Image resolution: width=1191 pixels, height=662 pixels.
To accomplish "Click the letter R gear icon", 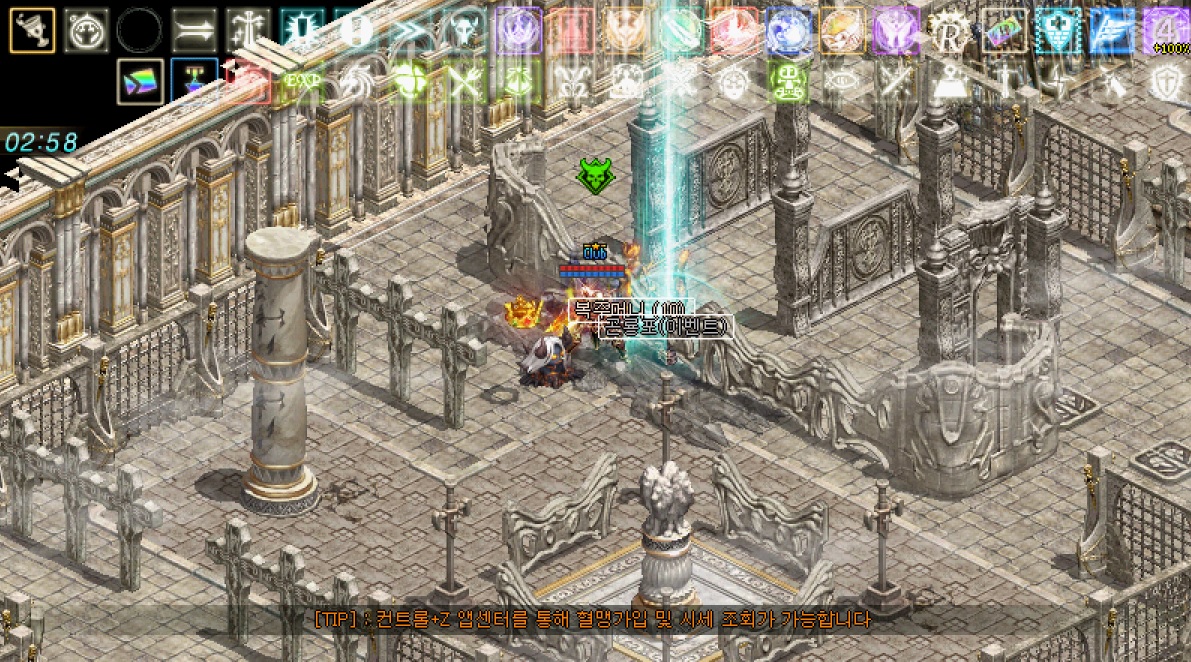I will [945, 32].
